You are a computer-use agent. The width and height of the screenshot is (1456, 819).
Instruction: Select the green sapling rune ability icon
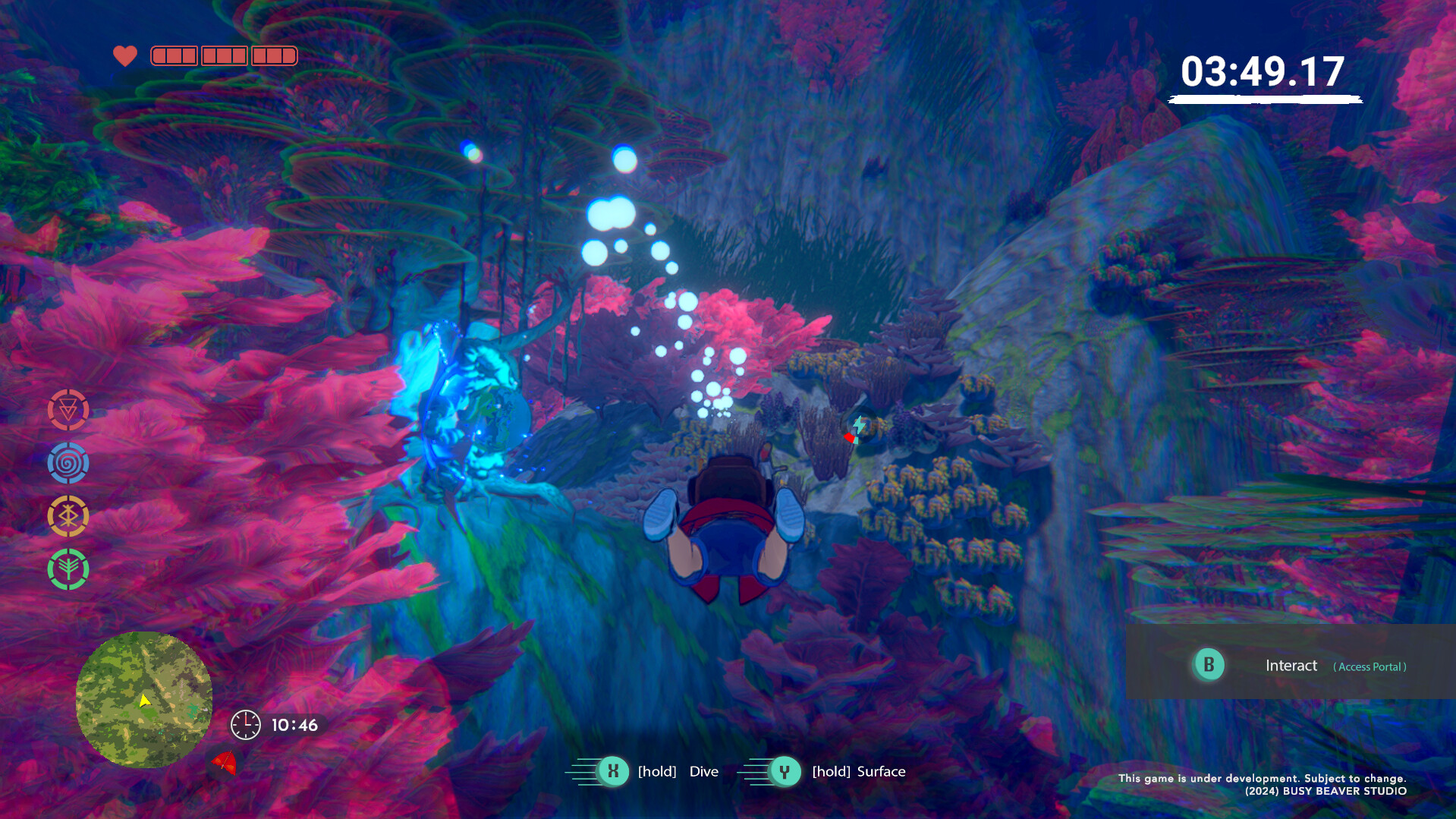click(x=68, y=568)
